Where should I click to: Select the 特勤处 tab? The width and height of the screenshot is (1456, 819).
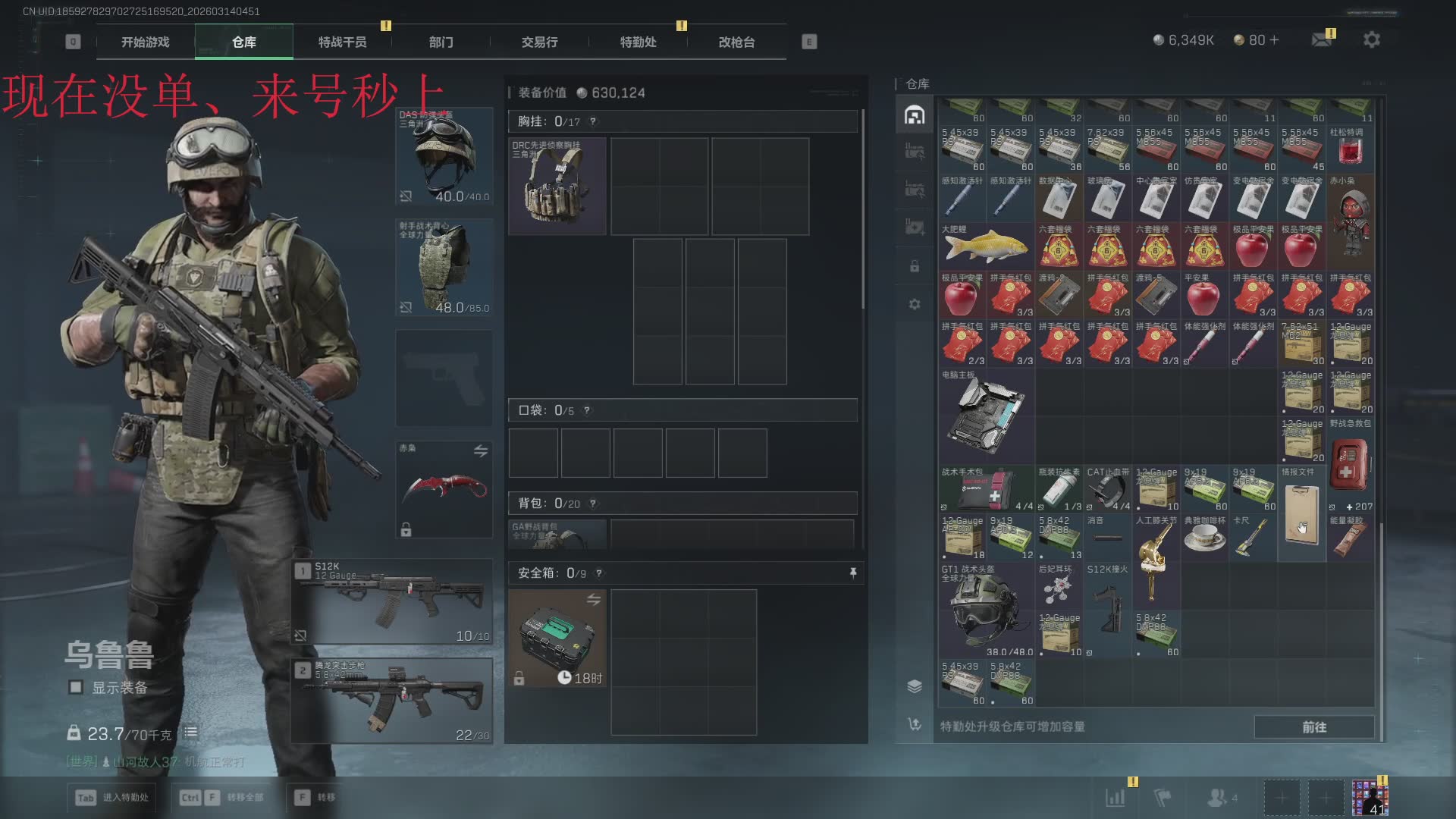pyautogui.click(x=638, y=42)
